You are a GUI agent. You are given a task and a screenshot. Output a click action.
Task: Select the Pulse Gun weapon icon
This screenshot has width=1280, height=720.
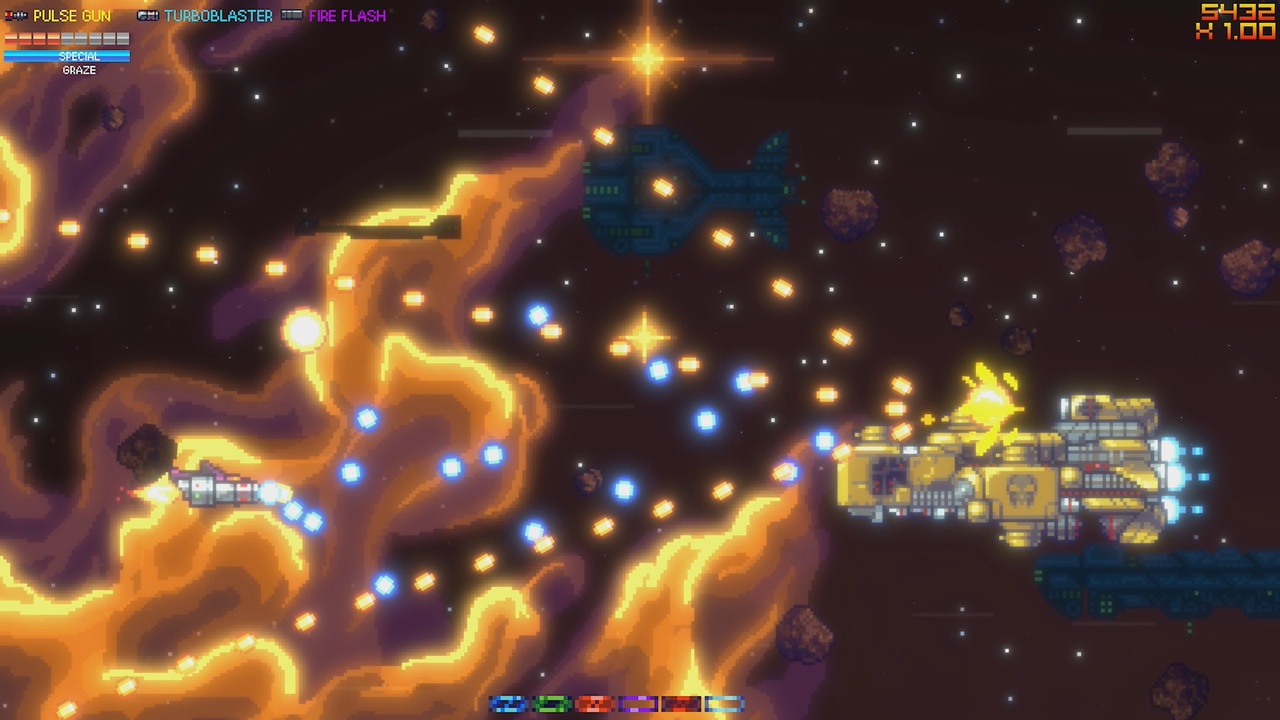coord(15,14)
